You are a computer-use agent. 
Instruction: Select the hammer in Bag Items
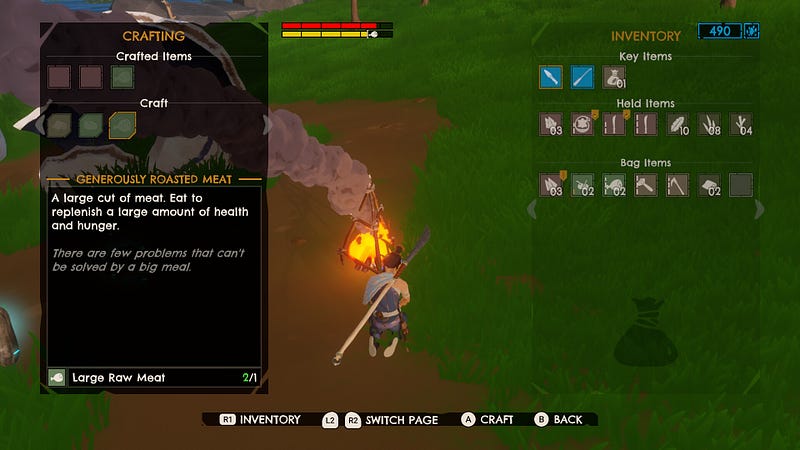646,184
